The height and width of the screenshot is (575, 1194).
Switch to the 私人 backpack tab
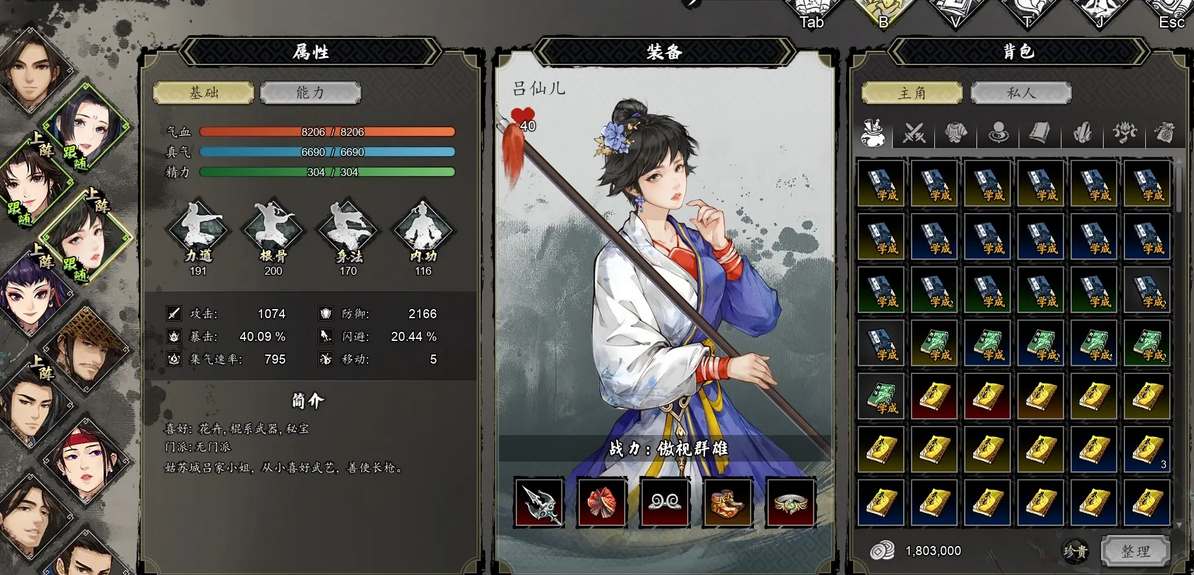click(1020, 93)
